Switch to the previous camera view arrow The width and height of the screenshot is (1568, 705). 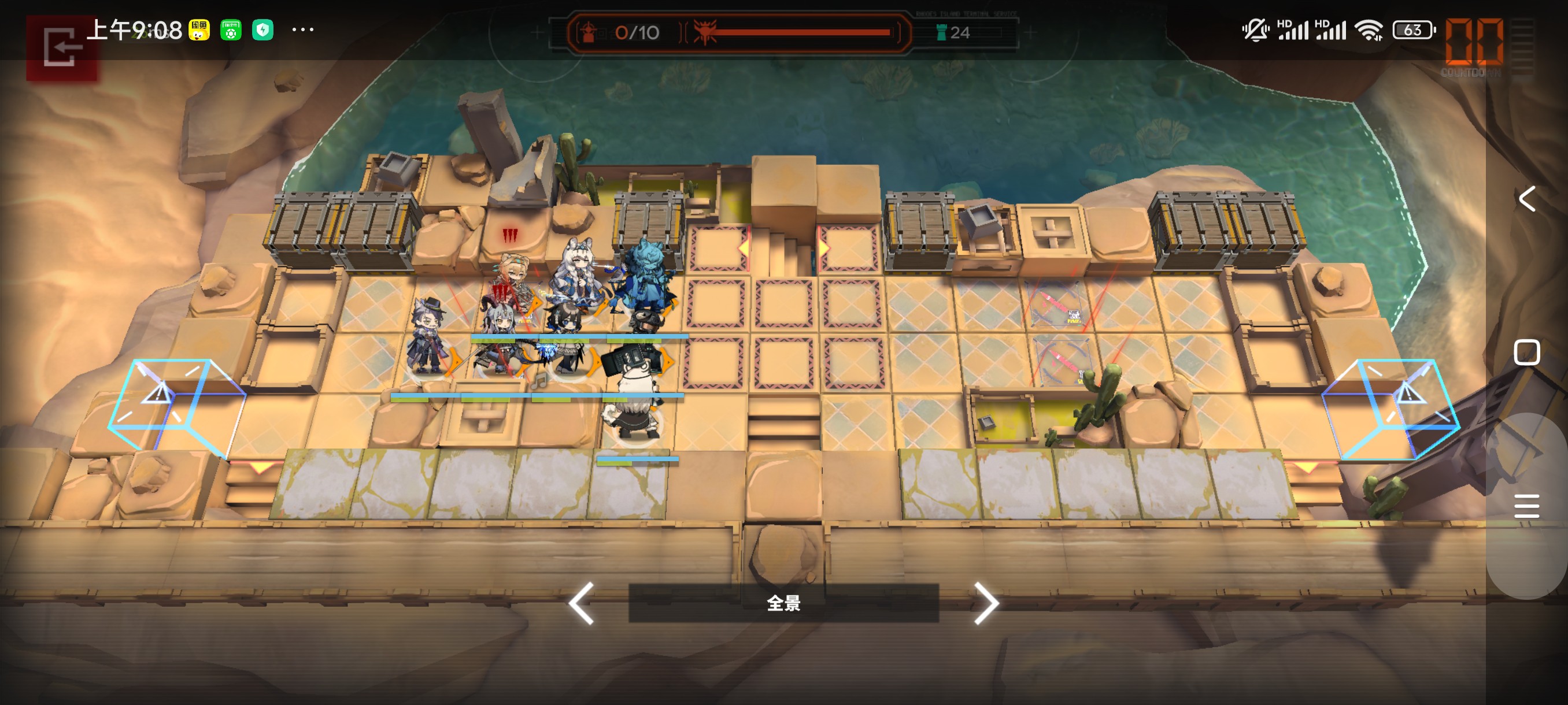coord(582,603)
